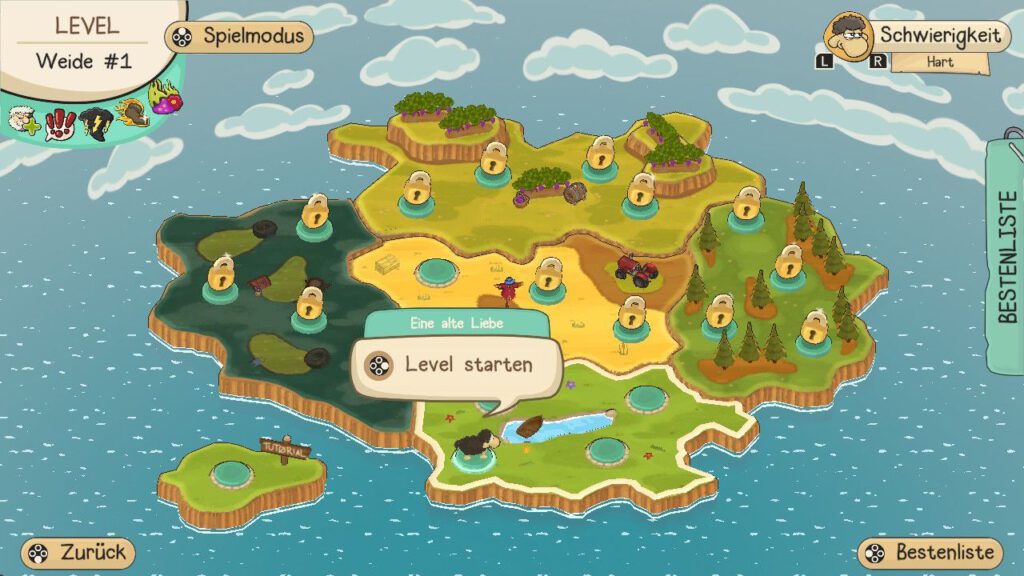This screenshot has height=576, width=1024.
Task: Open the Bestenliste button at the bottom
Action: (931, 552)
